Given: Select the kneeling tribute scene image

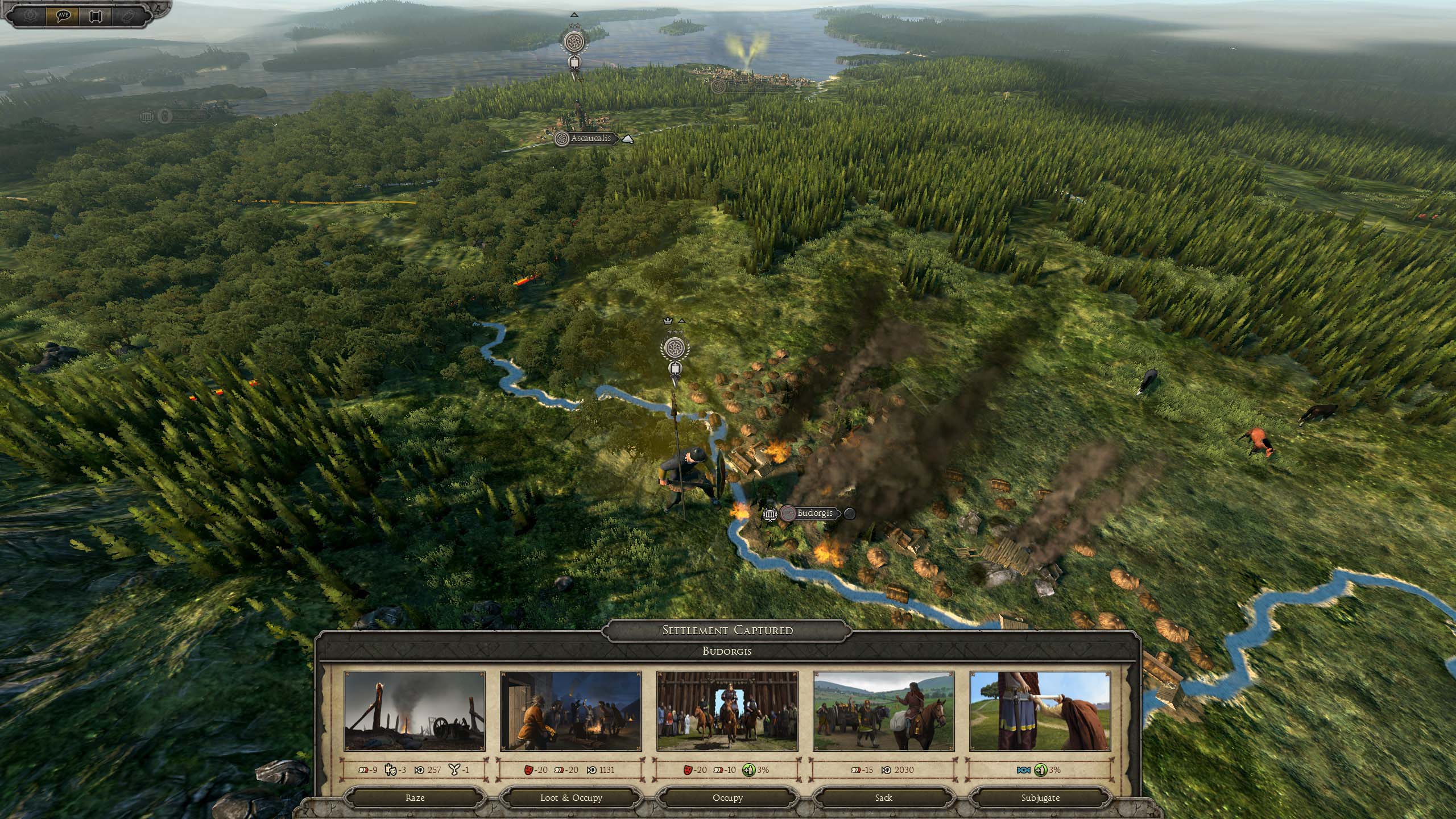Looking at the screenshot, I should pyautogui.click(x=1040, y=711).
